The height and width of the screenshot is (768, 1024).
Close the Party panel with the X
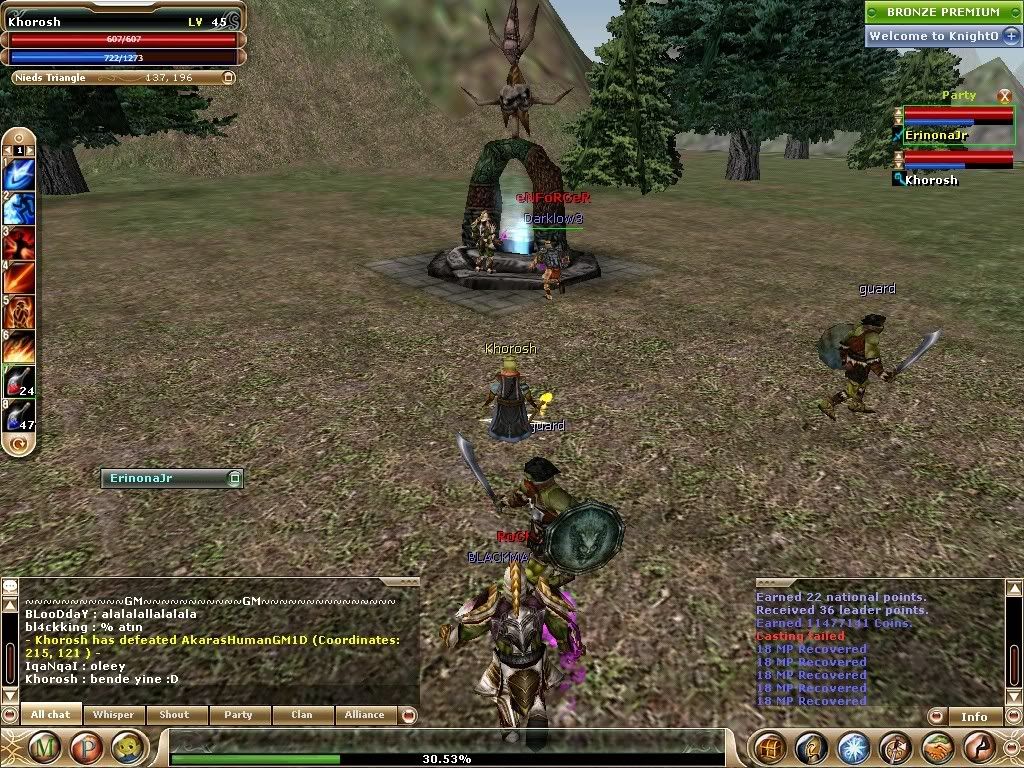[1004, 96]
